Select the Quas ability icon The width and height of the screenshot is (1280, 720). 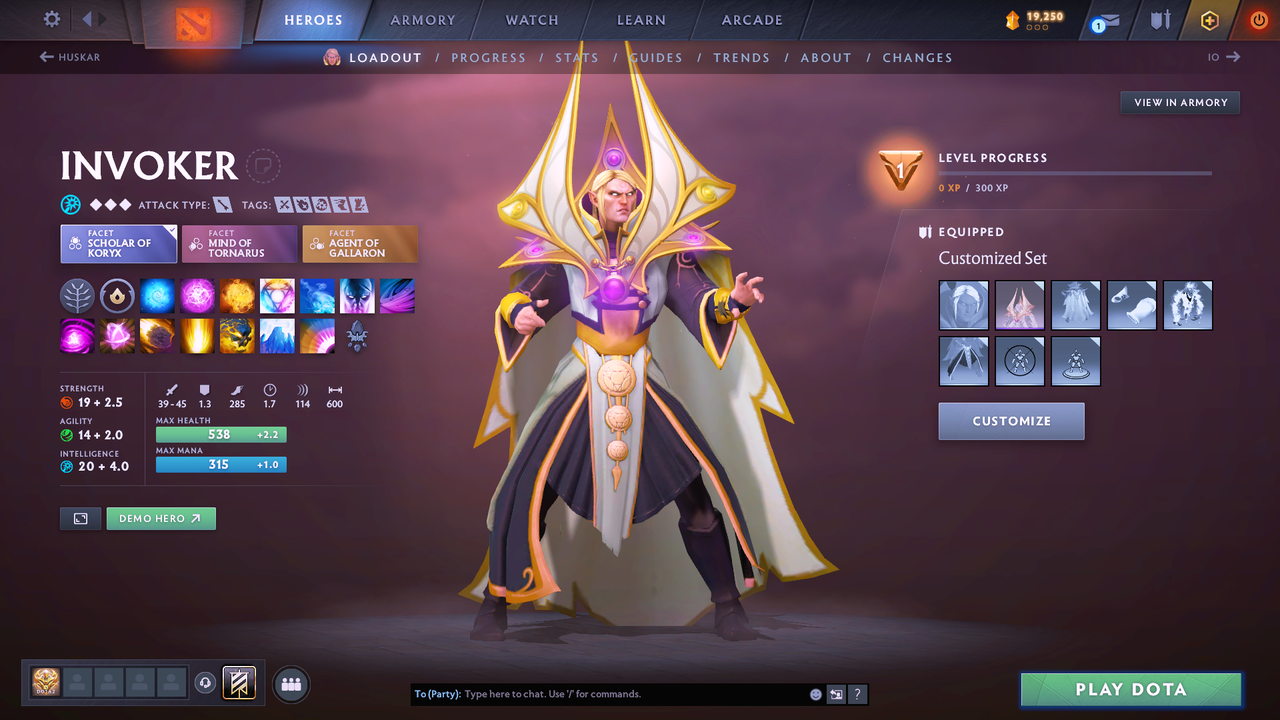tap(158, 295)
